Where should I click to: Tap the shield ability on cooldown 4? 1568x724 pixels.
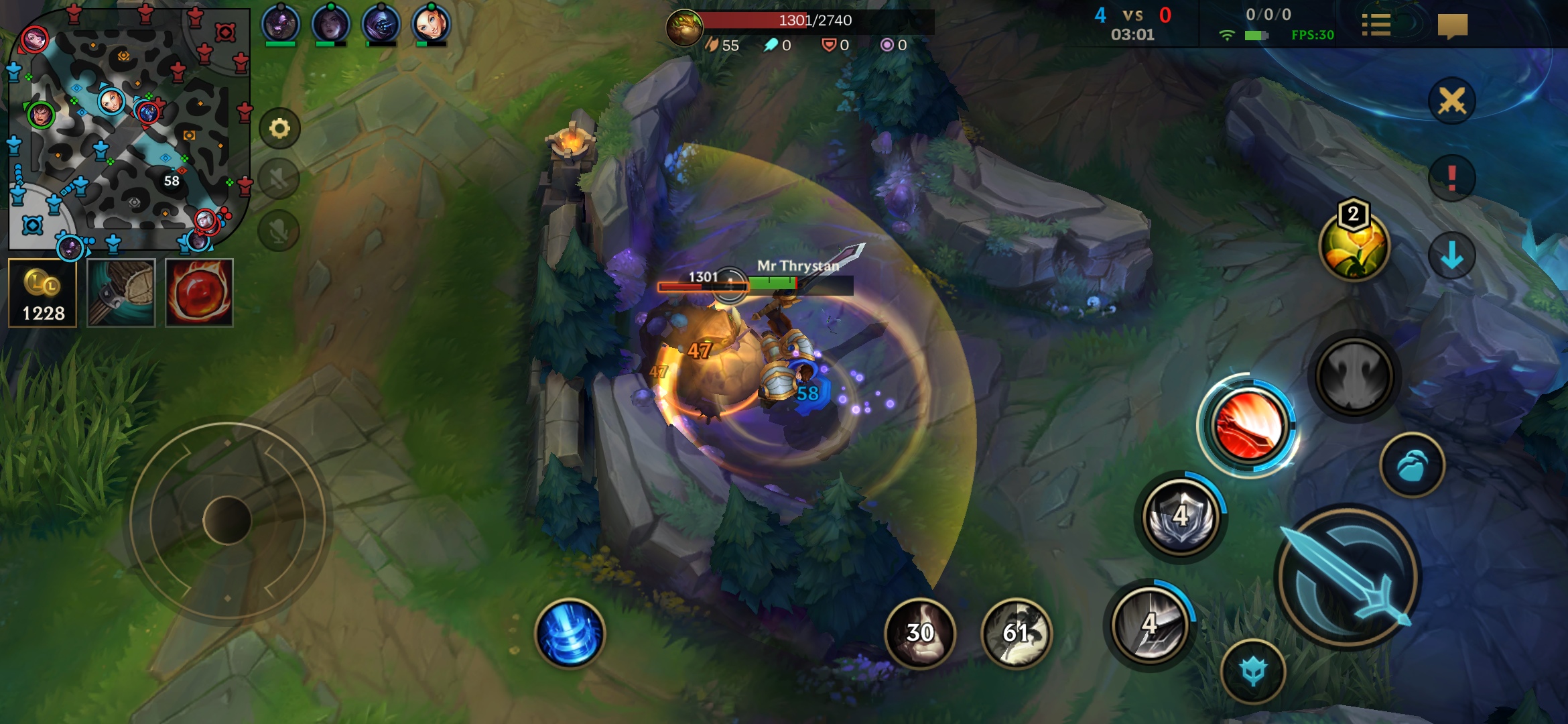pos(1181,517)
